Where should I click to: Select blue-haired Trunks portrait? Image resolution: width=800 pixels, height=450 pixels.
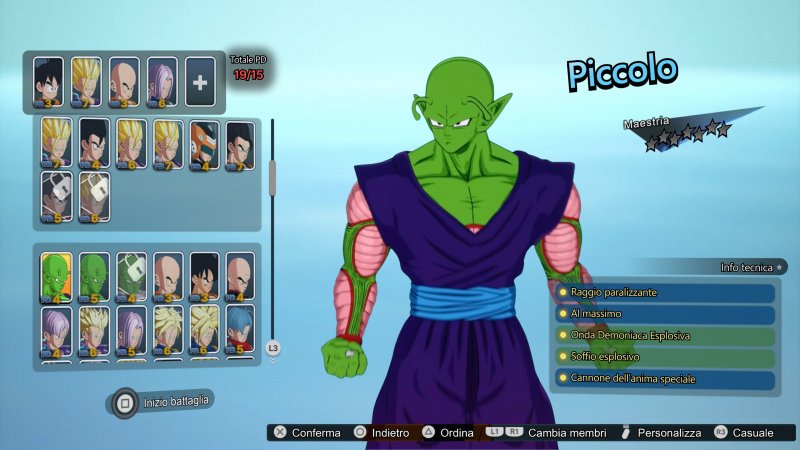coord(239,331)
